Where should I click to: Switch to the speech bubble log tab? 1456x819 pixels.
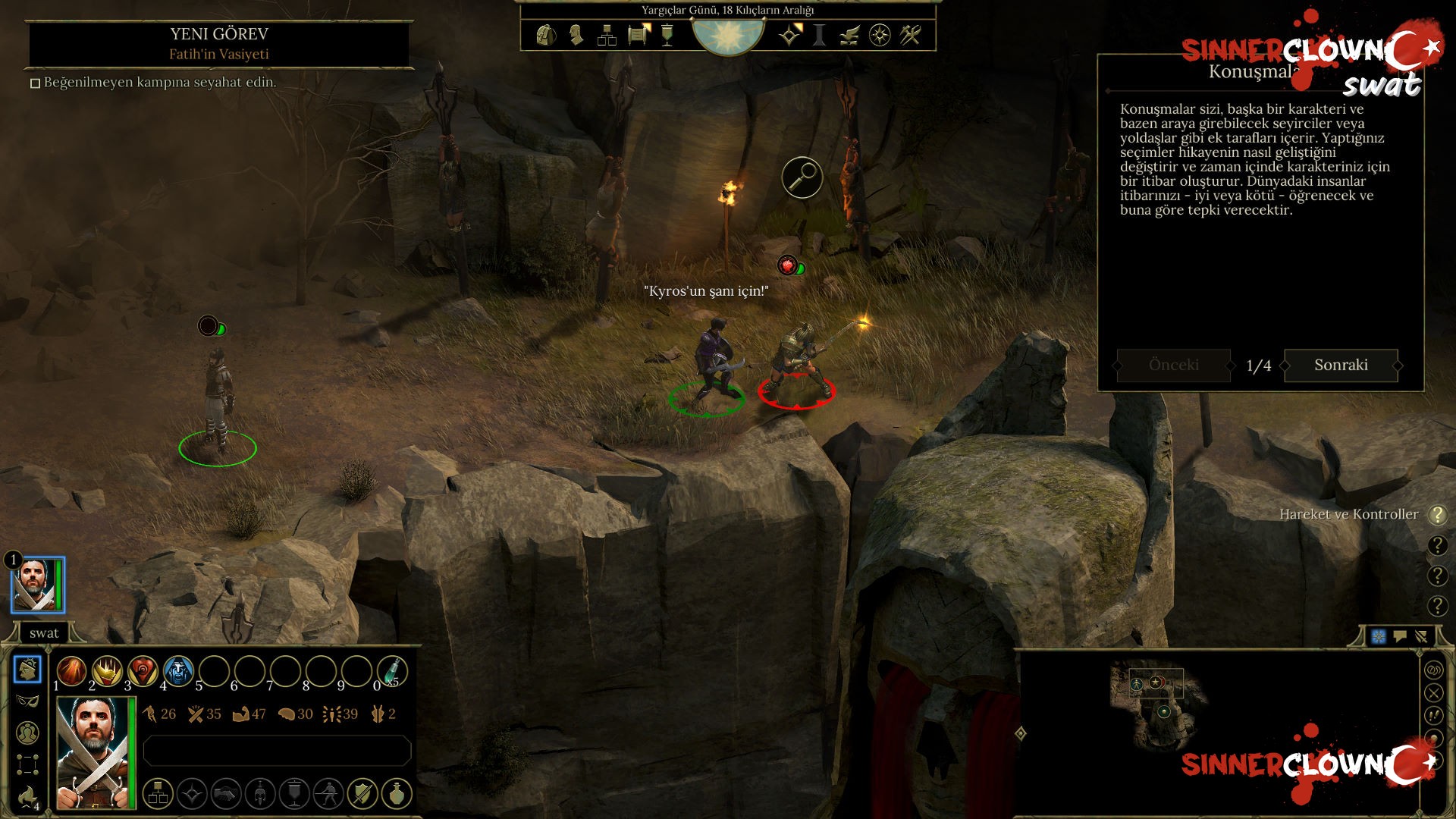1400,636
